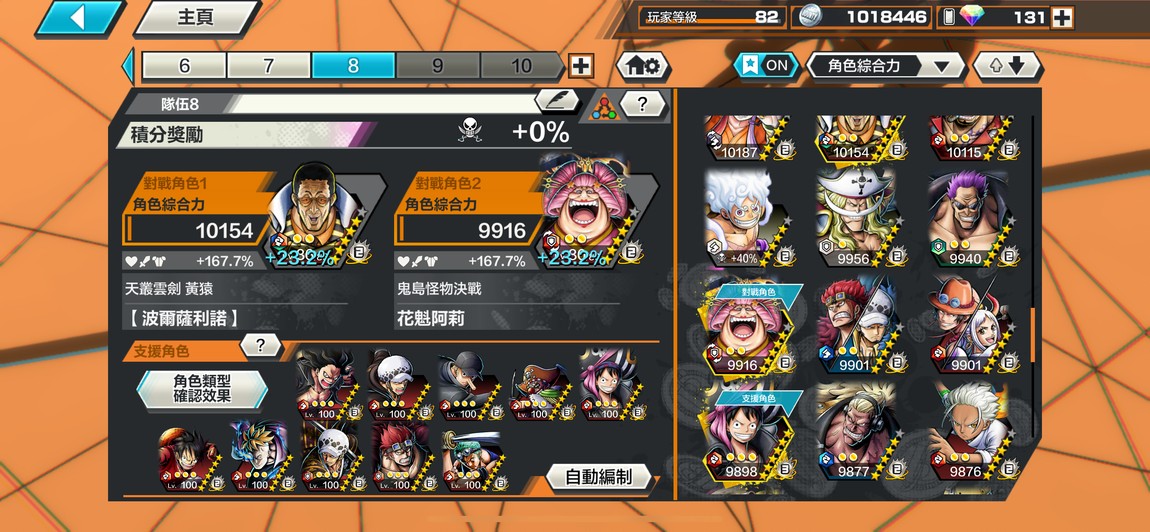Switch to team tab 7

pos(268,66)
